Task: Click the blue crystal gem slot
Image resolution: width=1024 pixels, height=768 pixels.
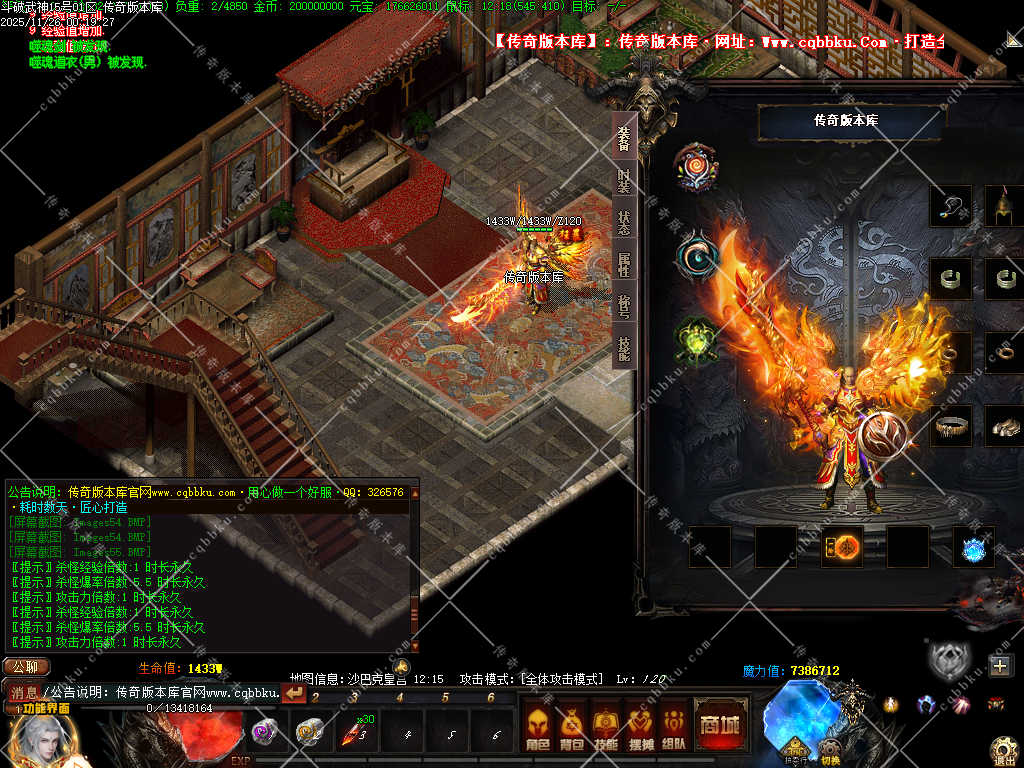Action: tap(974, 547)
